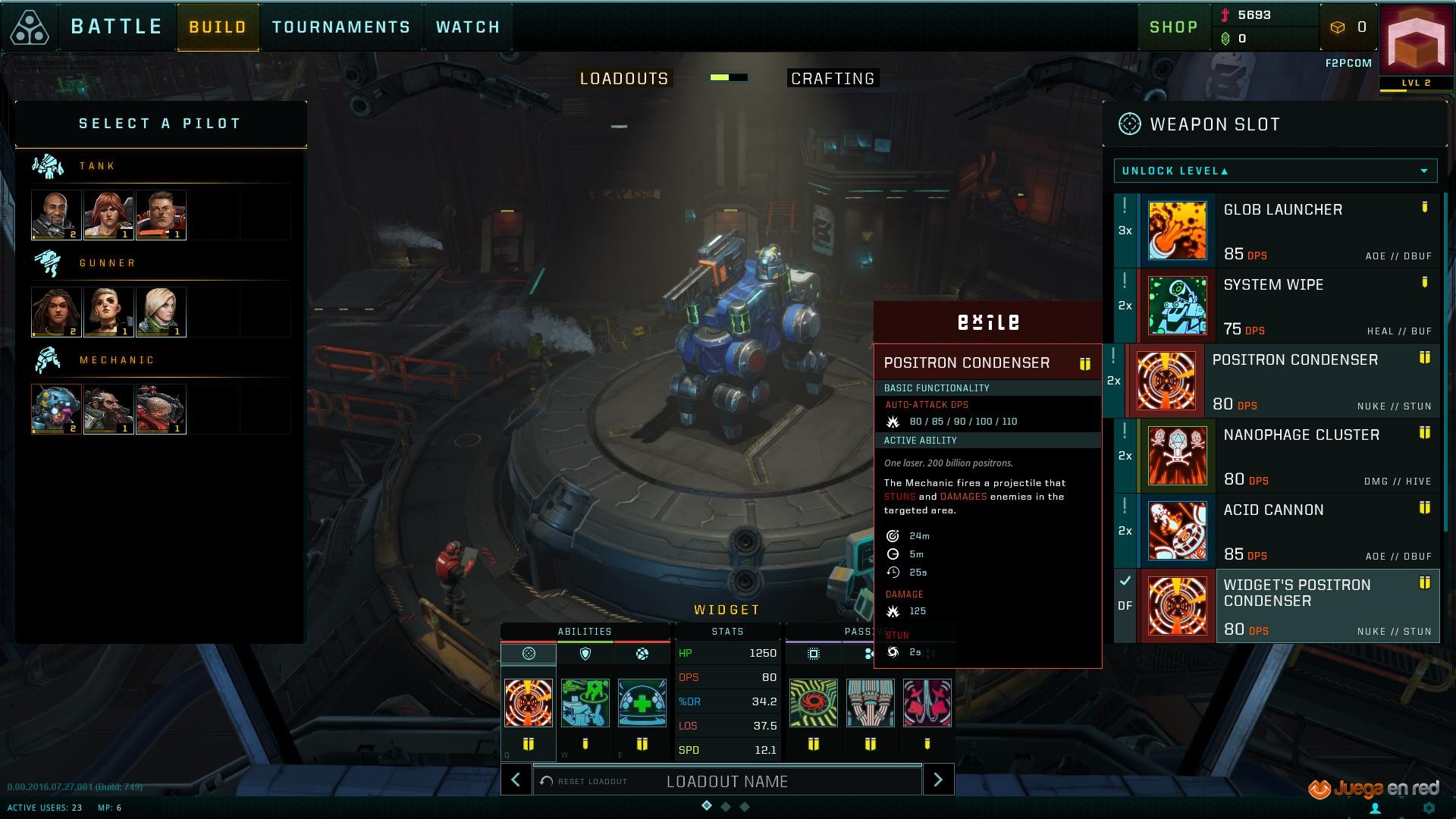Screen dimensions: 1456x819
Task: Click the green medical cross ability icon
Action: tap(642, 703)
